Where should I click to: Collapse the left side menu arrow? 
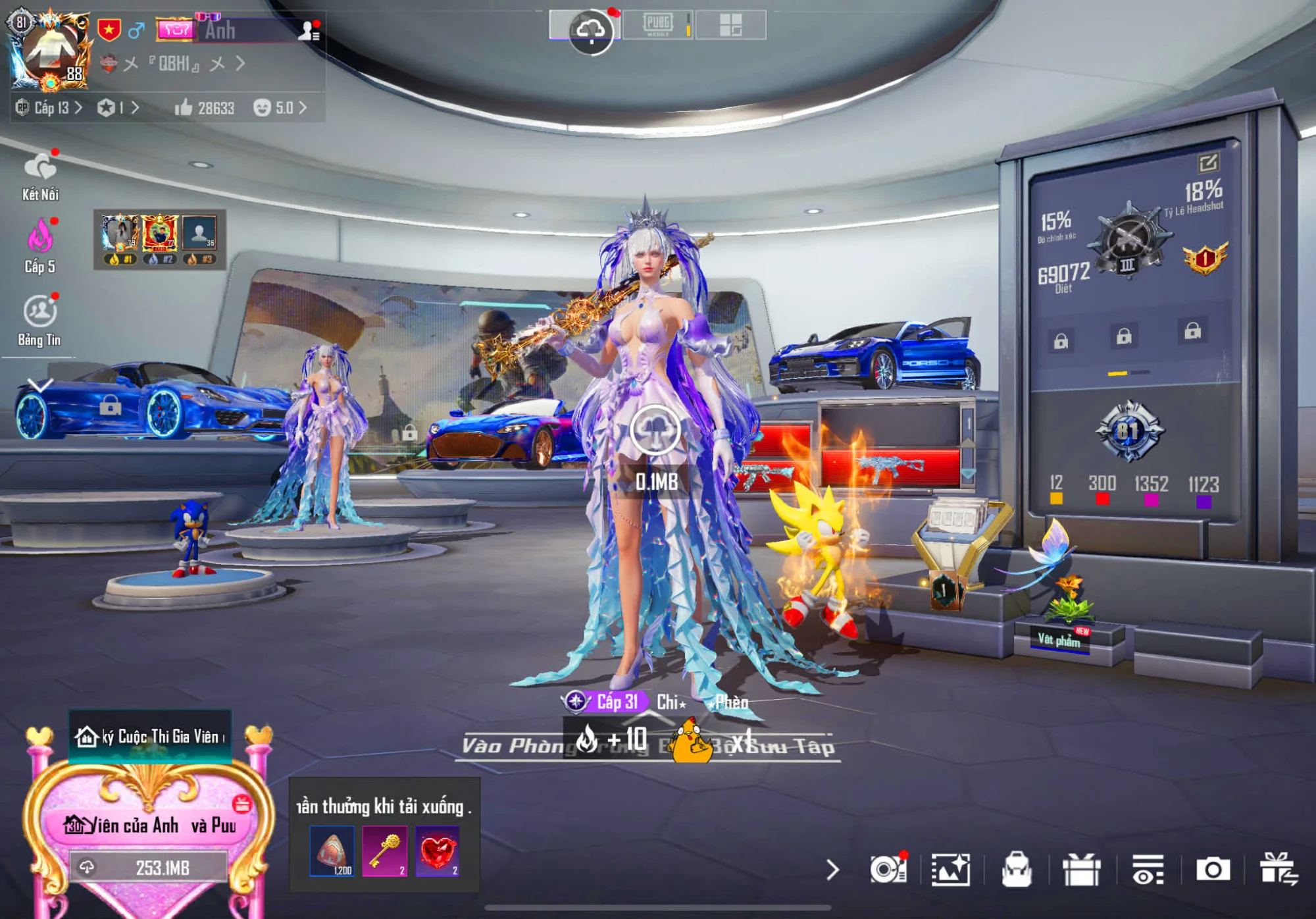[40, 385]
